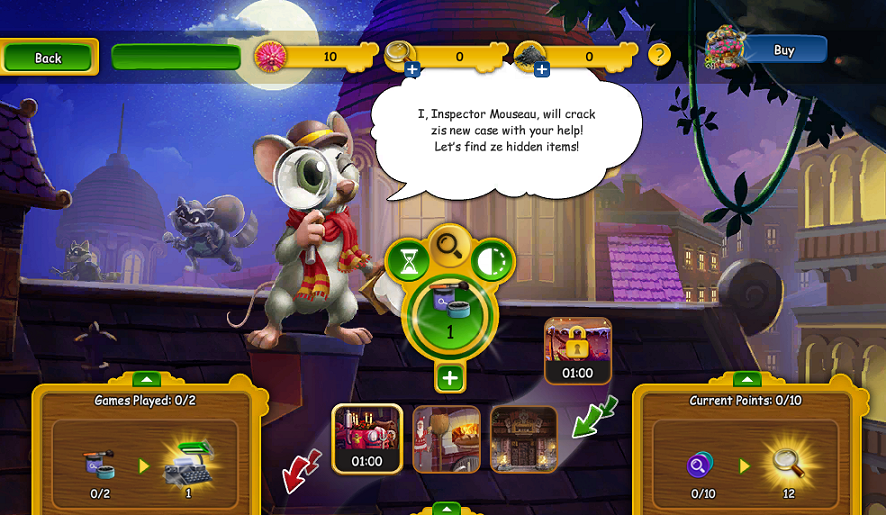Click the blue Buy button

(x=784, y=50)
